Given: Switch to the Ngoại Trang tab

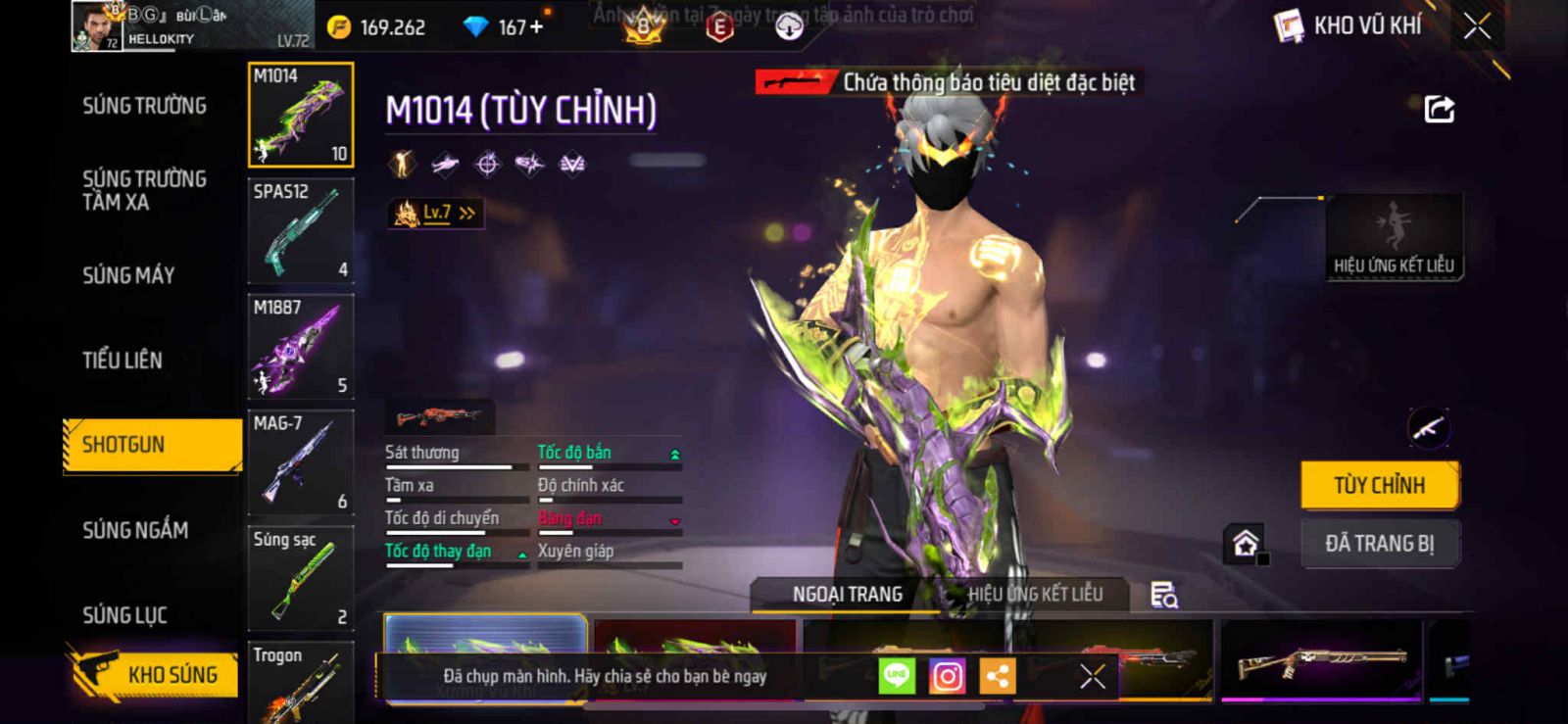Looking at the screenshot, I should 847,594.
